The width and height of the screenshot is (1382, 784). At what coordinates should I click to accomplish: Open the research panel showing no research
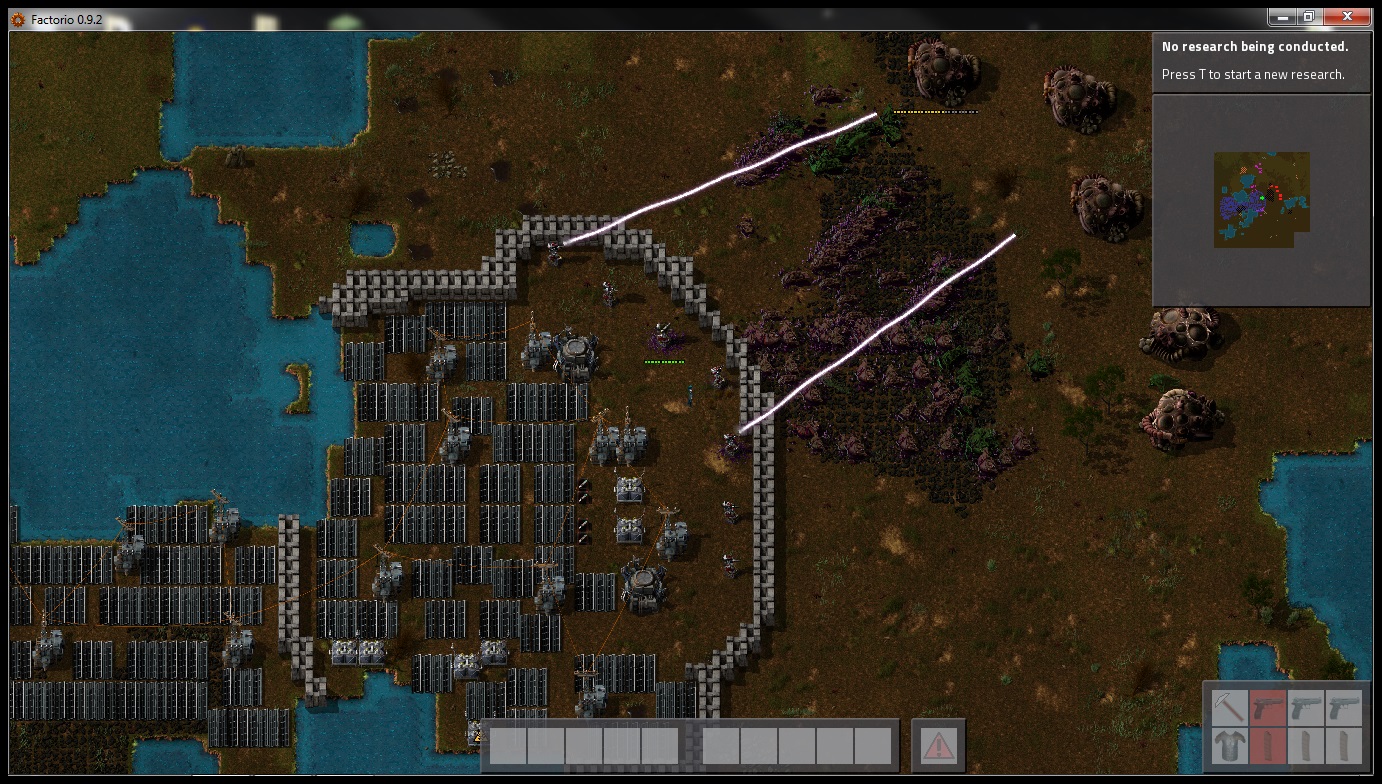pyautogui.click(x=1261, y=61)
